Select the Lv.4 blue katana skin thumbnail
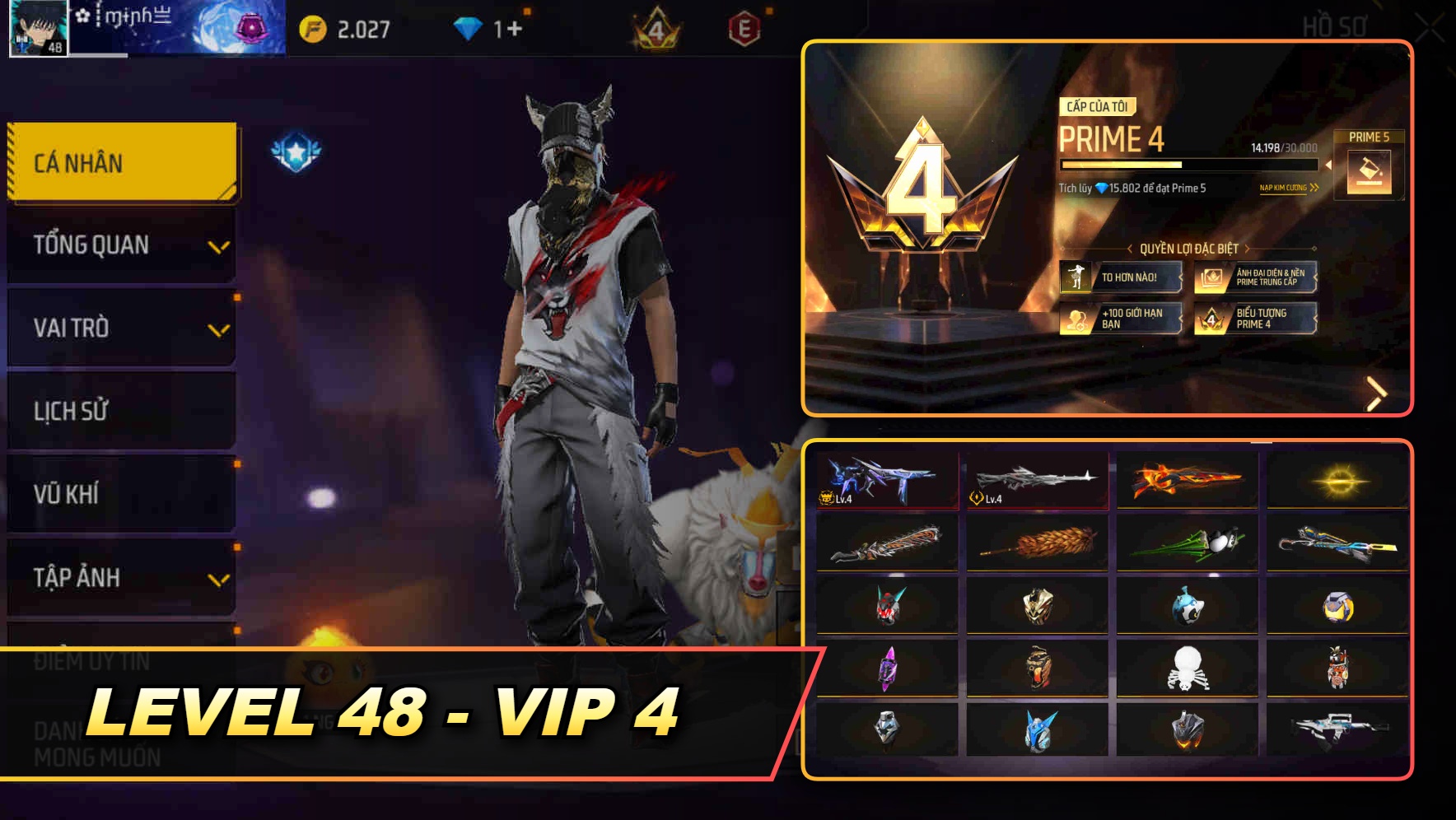The image size is (1456, 820). coord(885,479)
